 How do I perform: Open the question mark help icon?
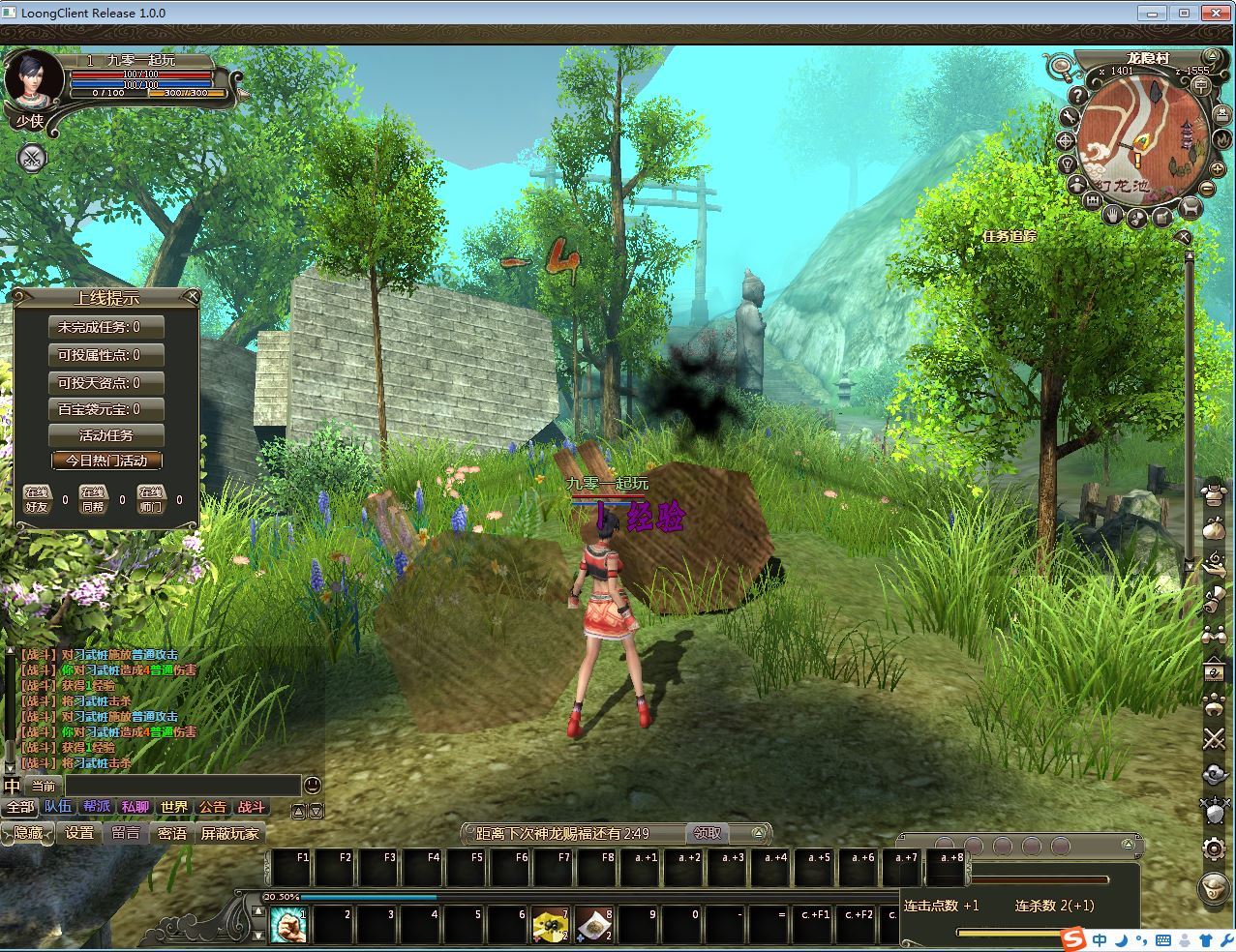(1077, 96)
